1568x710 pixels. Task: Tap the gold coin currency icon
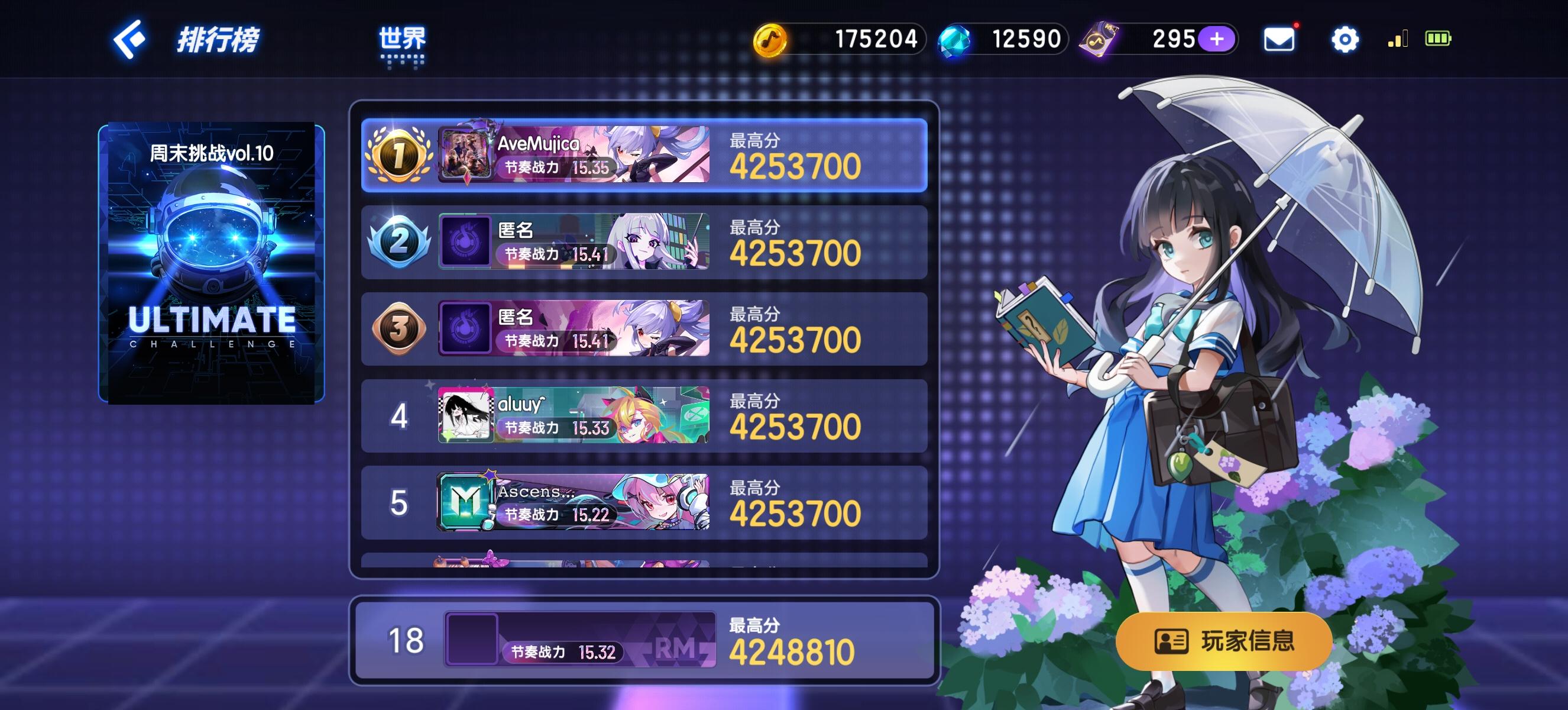click(773, 39)
